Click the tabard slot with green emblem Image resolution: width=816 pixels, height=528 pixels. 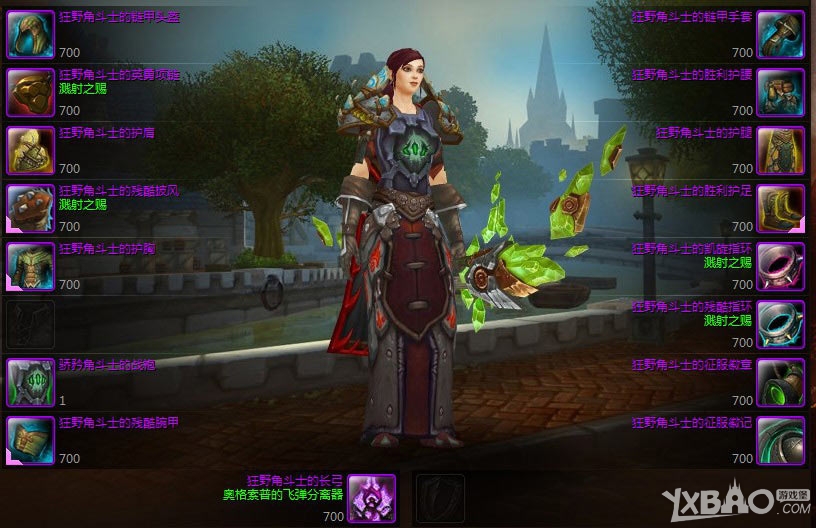click(x=31, y=381)
